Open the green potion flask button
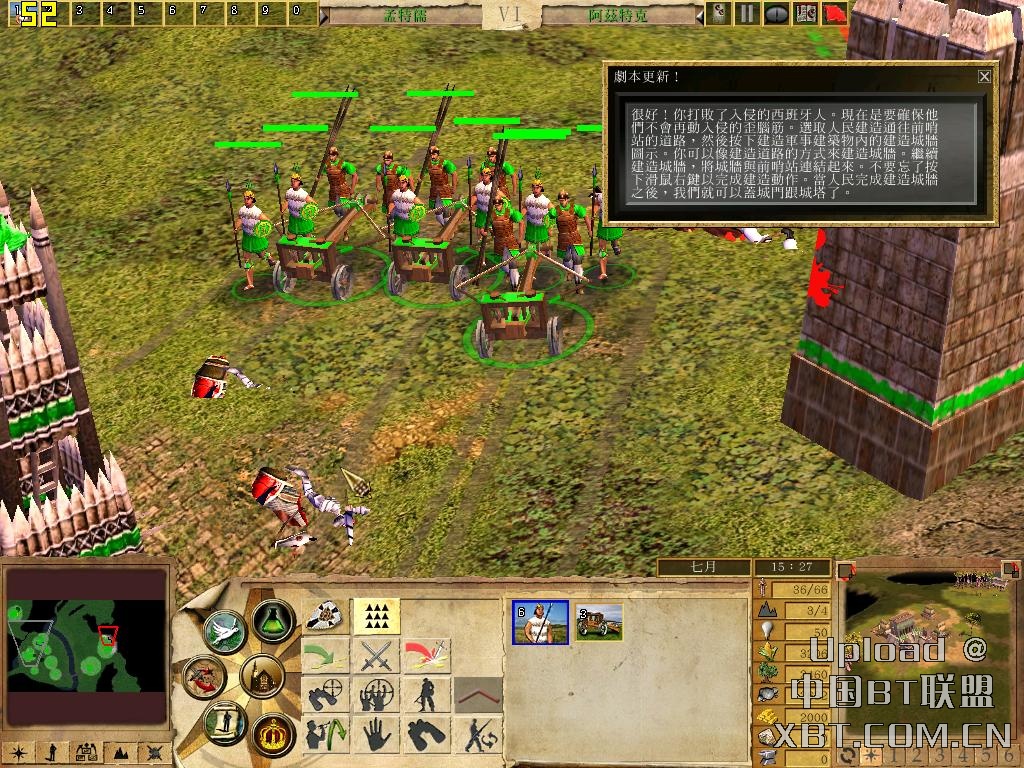1024x768 pixels. (270, 621)
